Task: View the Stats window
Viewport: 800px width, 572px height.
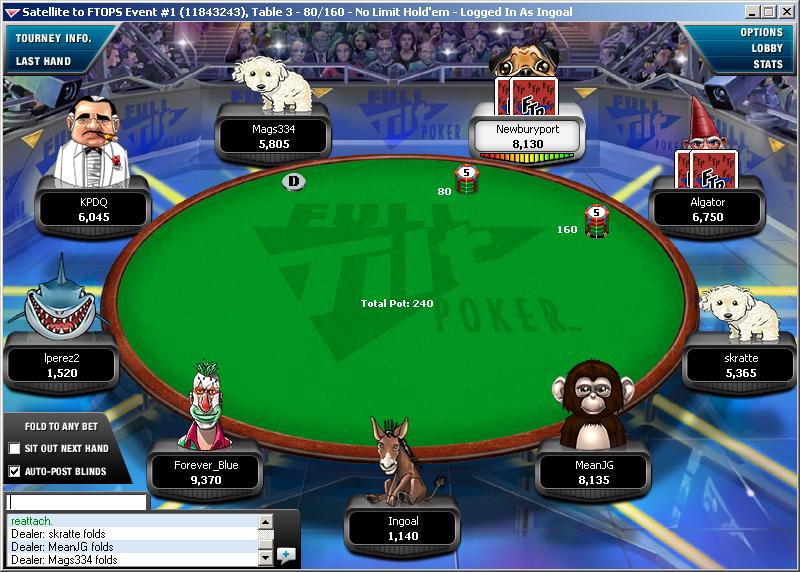Action: tap(768, 64)
